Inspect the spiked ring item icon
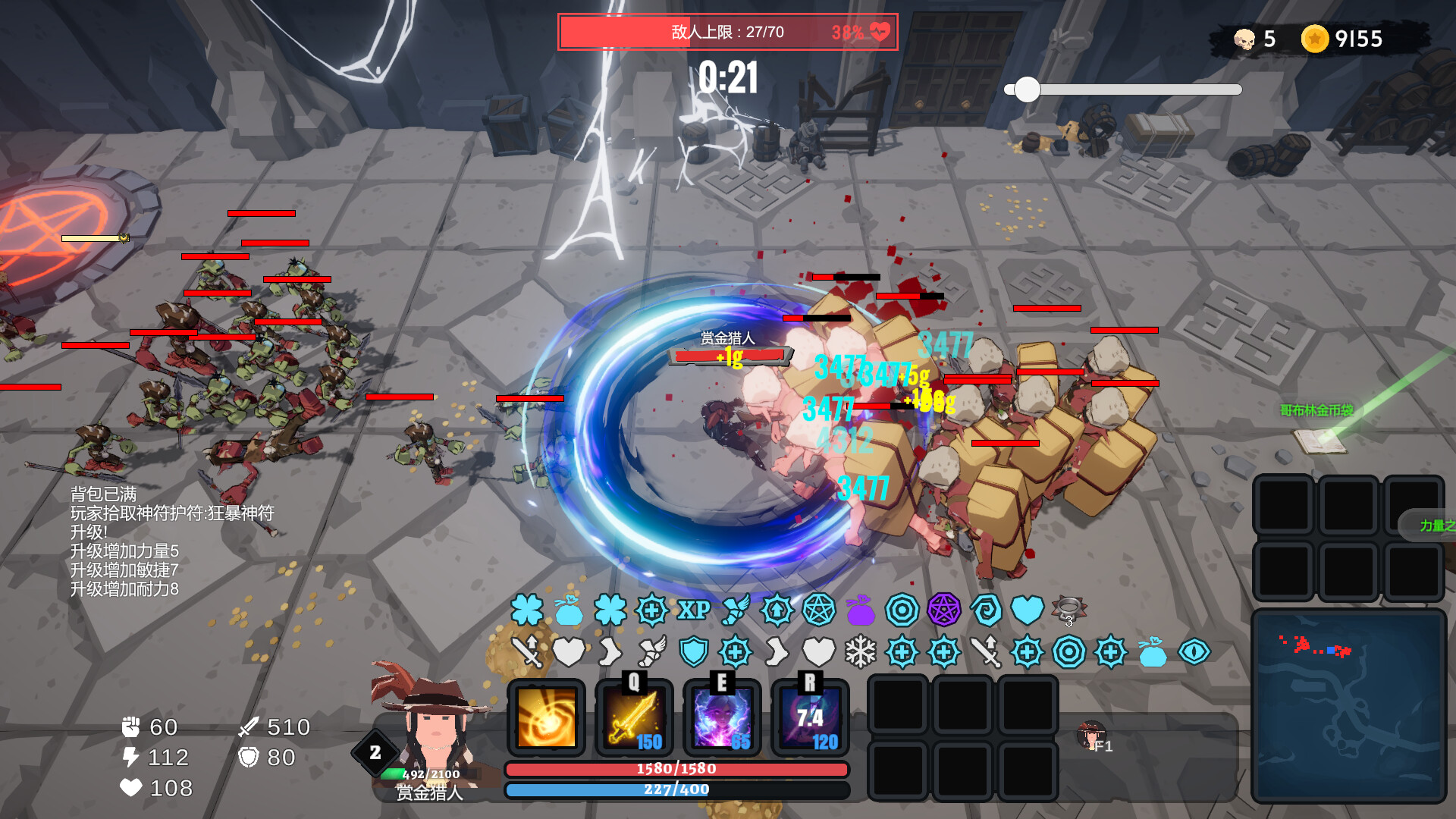This screenshot has height=819, width=1456. 1069,609
